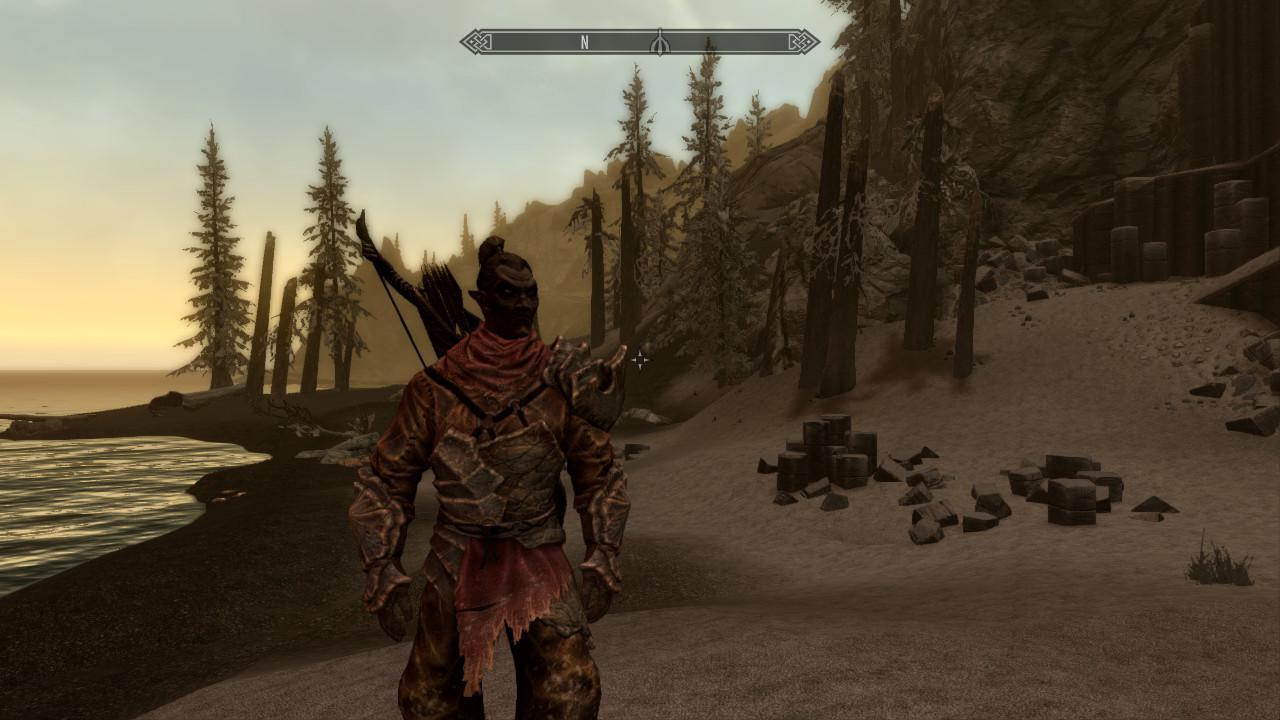1280x720 pixels.
Task: Click the crosshair reticle in screen center
Action: click(640, 358)
